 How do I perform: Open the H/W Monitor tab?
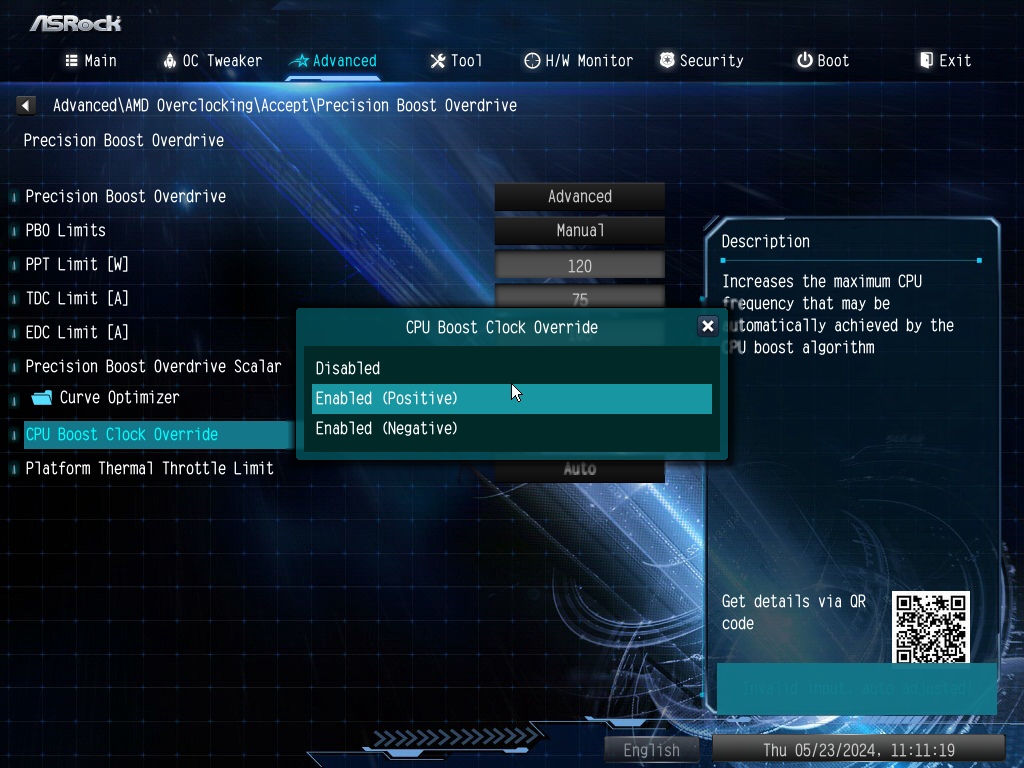pos(578,61)
